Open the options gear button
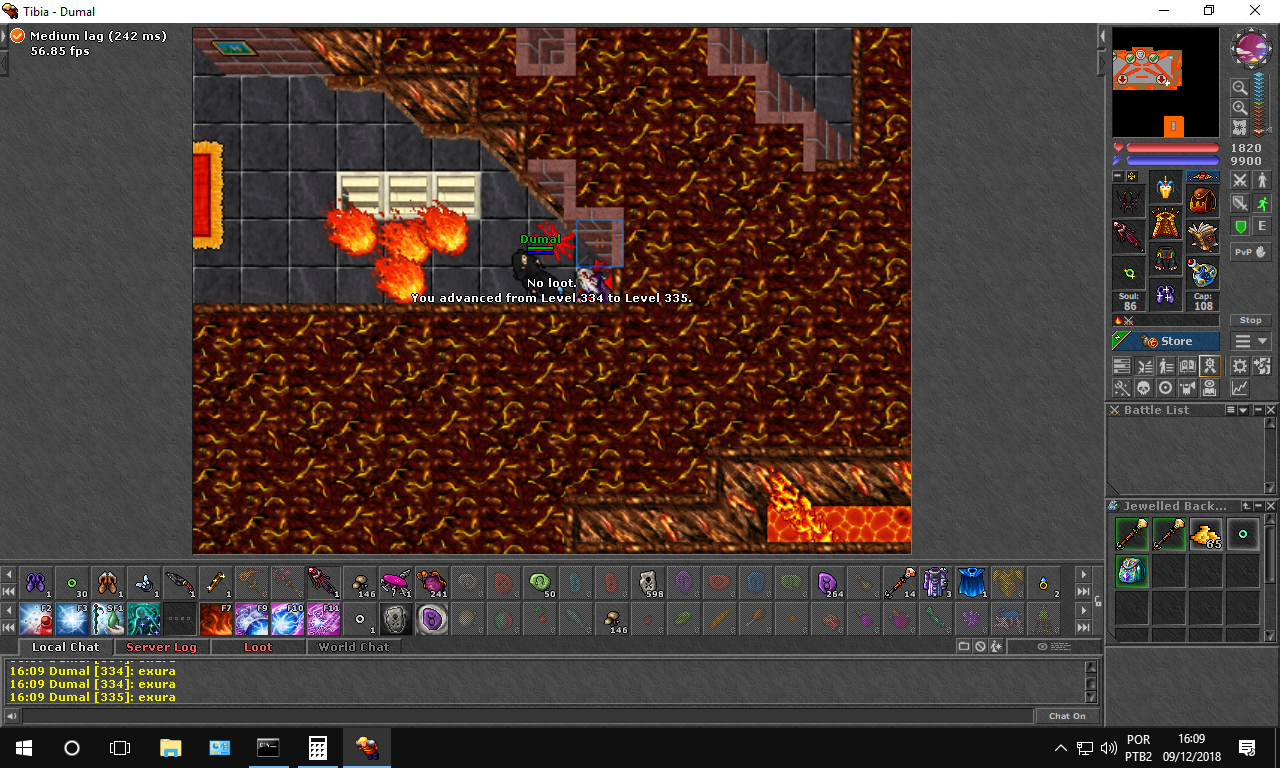 [1240, 366]
